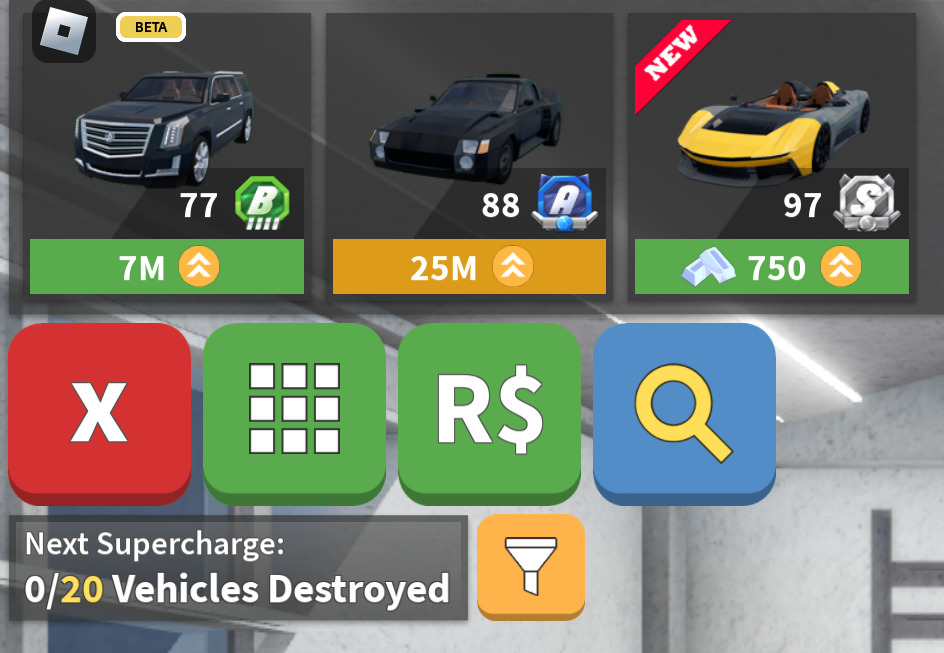Open the orange funnel filter
The width and height of the screenshot is (944, 653).
531,564
